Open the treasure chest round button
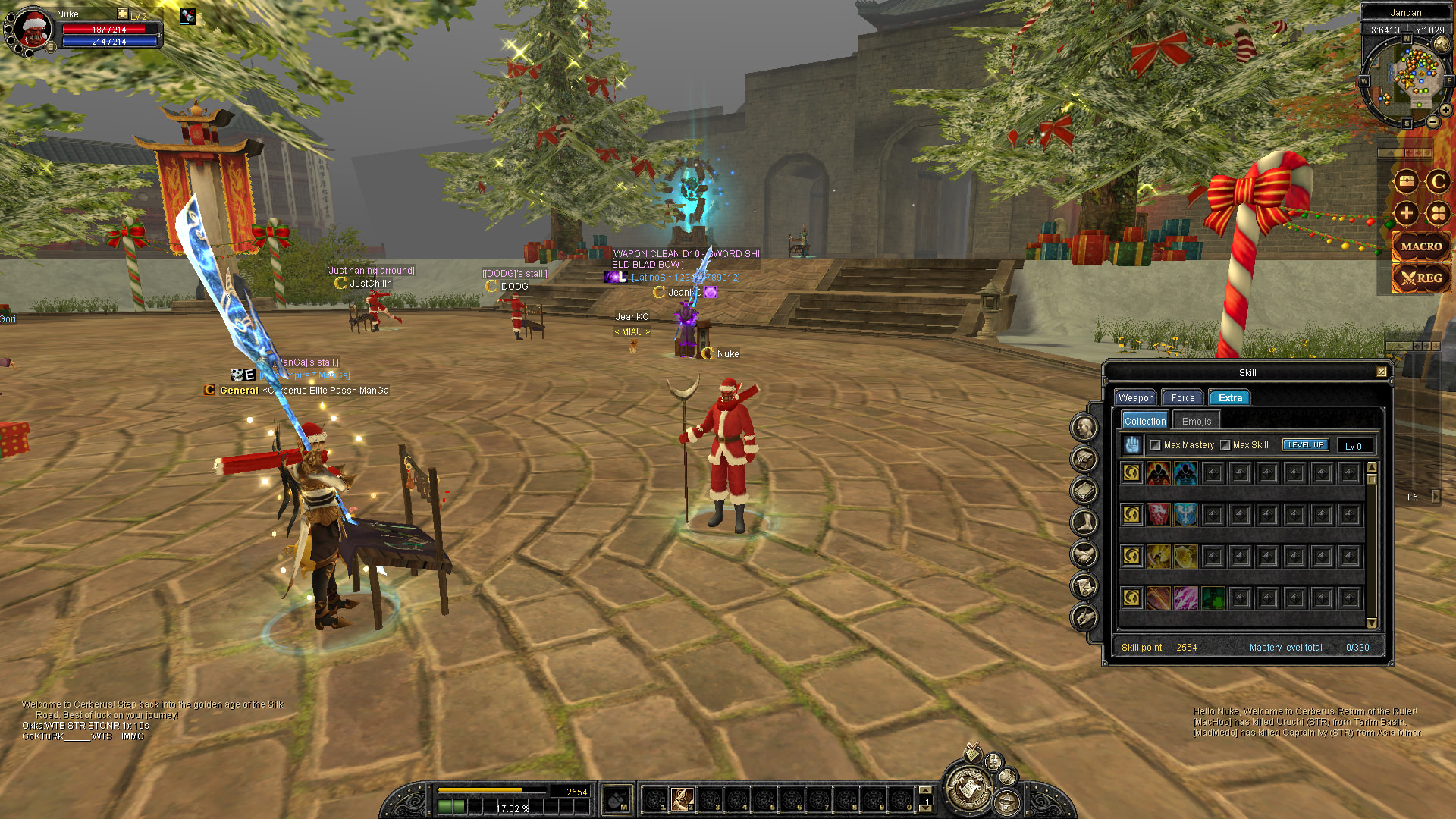Image resolution: width=1456 pixels, height=819 pixels. click(1406, 181)
